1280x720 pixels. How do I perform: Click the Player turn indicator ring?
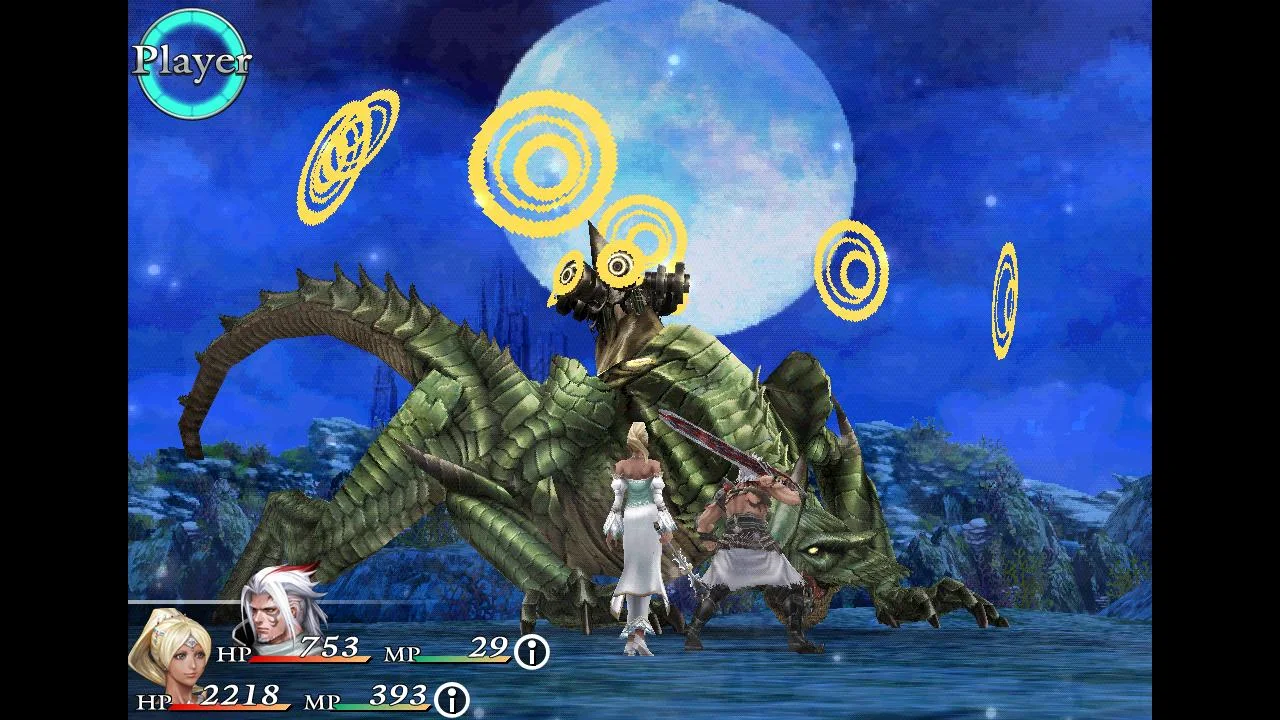[x=191, y=63]
